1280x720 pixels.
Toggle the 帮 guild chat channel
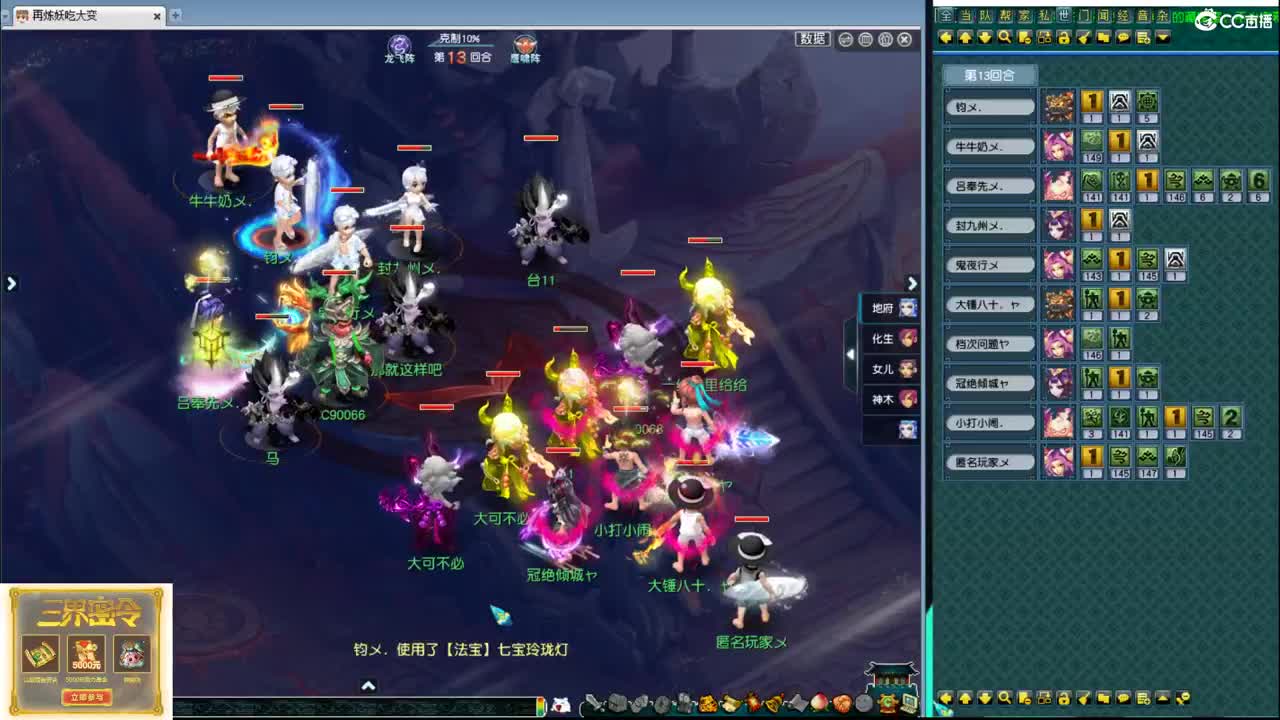pyautogui.click(x=1005, y=17)
